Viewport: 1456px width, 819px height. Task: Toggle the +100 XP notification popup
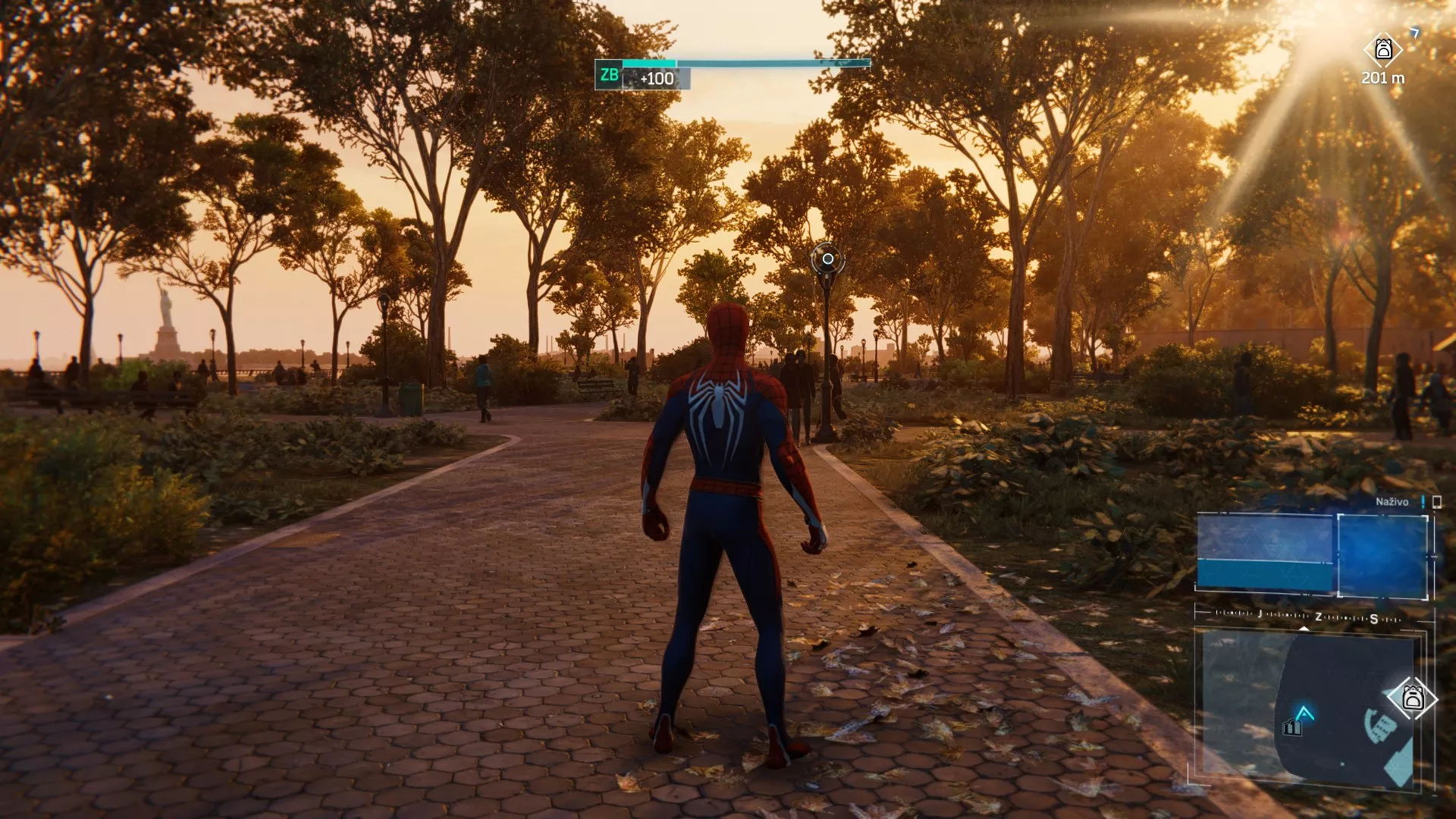[657, 77]
